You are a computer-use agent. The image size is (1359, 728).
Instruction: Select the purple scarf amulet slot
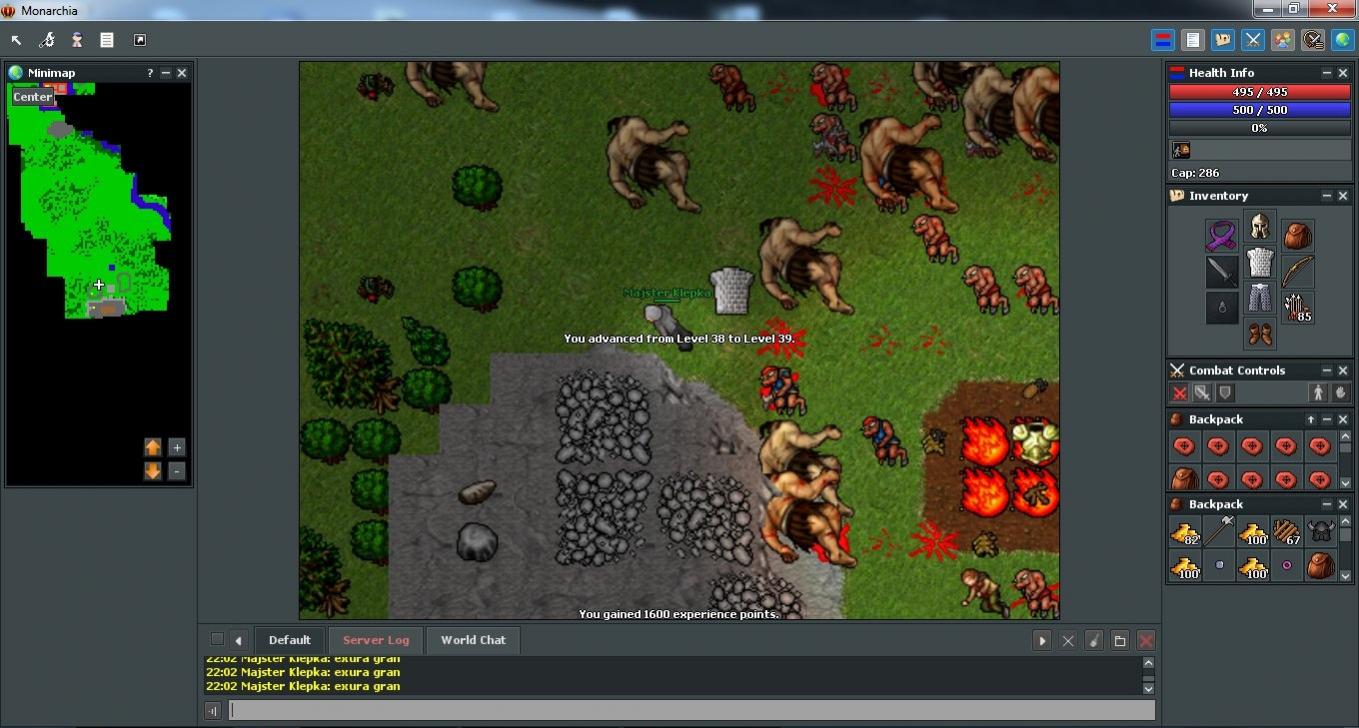pyautogui.click(x=1221, y=236)
